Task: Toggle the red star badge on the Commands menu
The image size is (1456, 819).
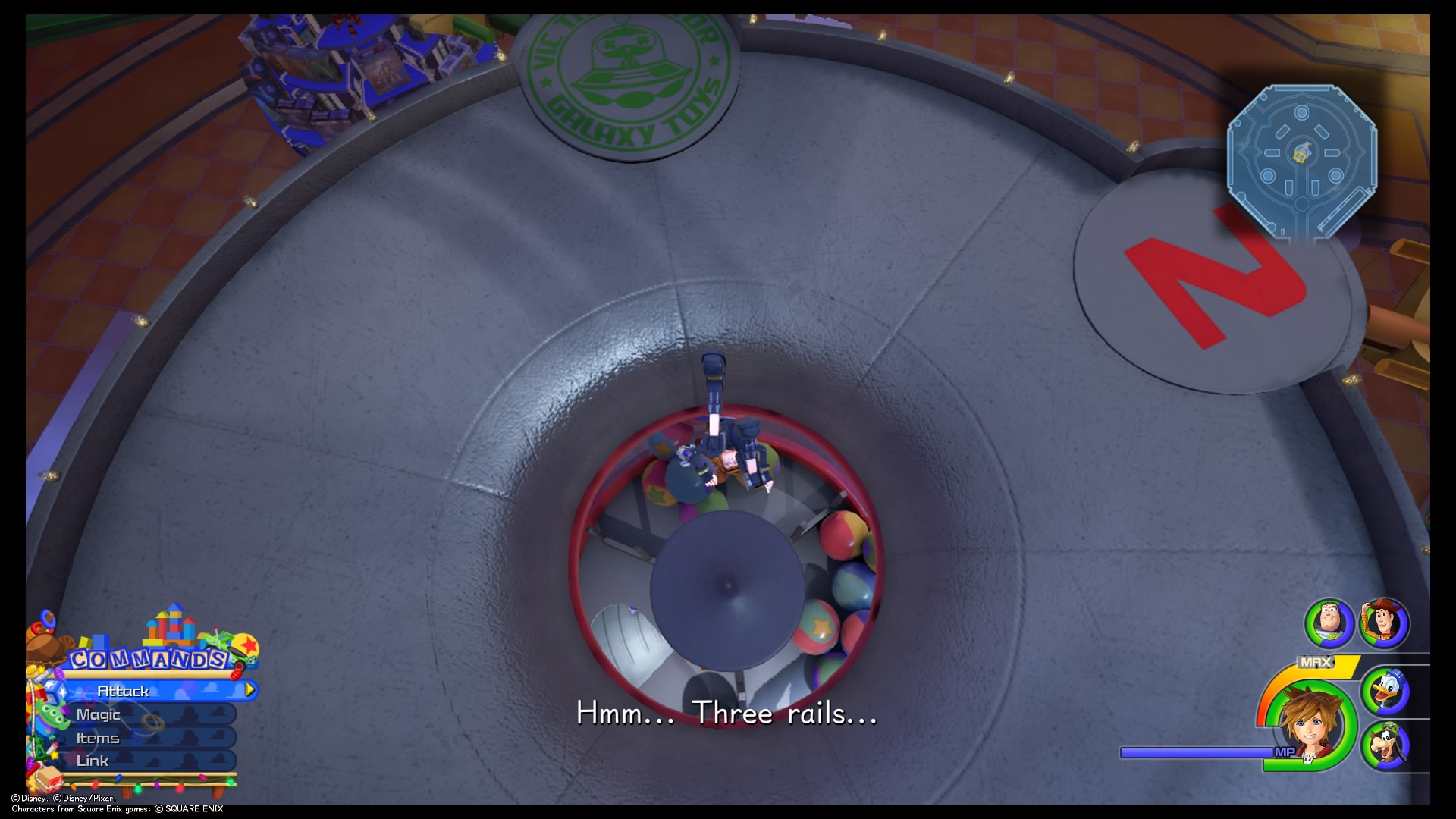Action: [248, 646]
